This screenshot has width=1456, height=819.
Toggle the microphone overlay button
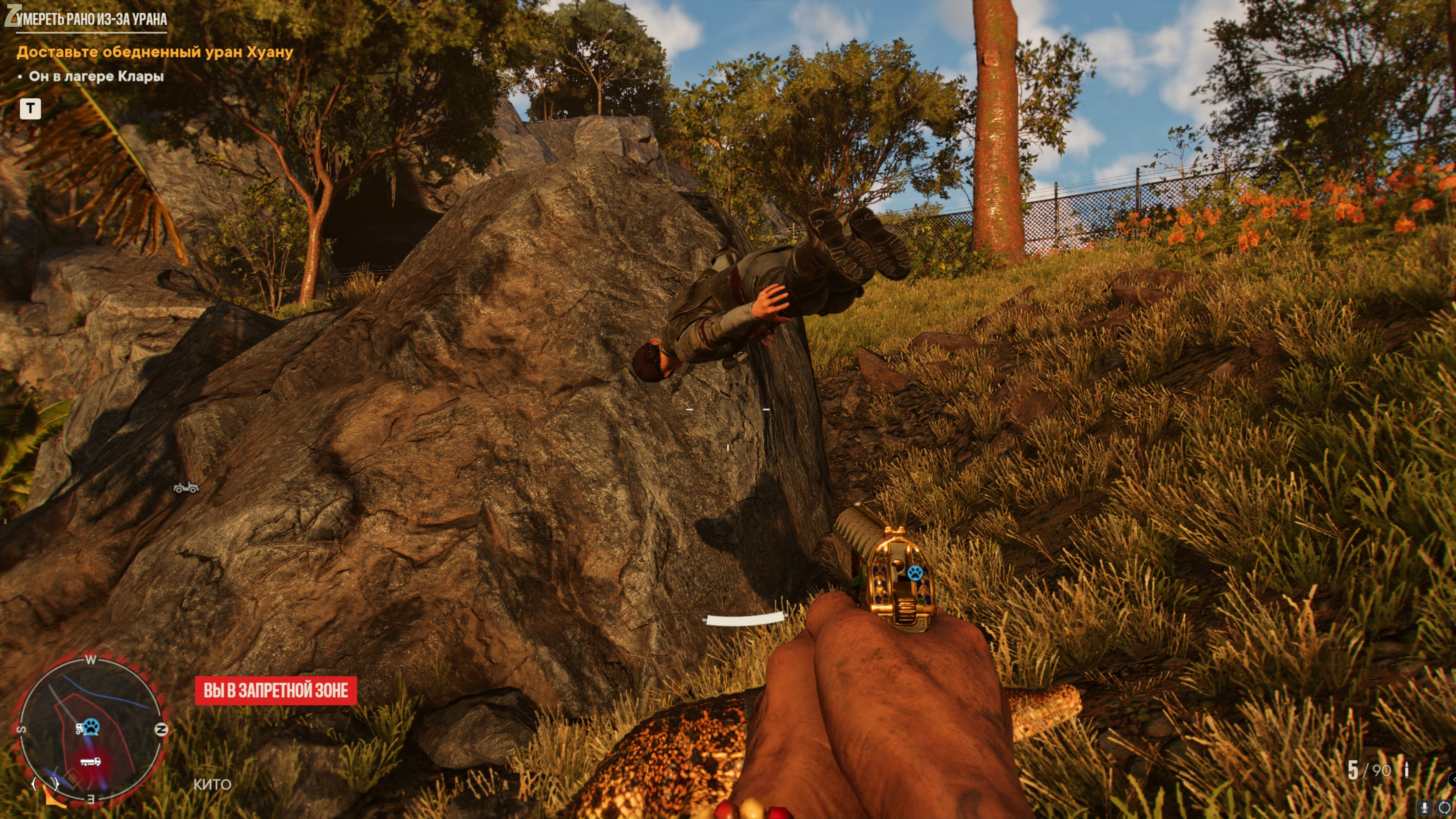(1425, 807)
